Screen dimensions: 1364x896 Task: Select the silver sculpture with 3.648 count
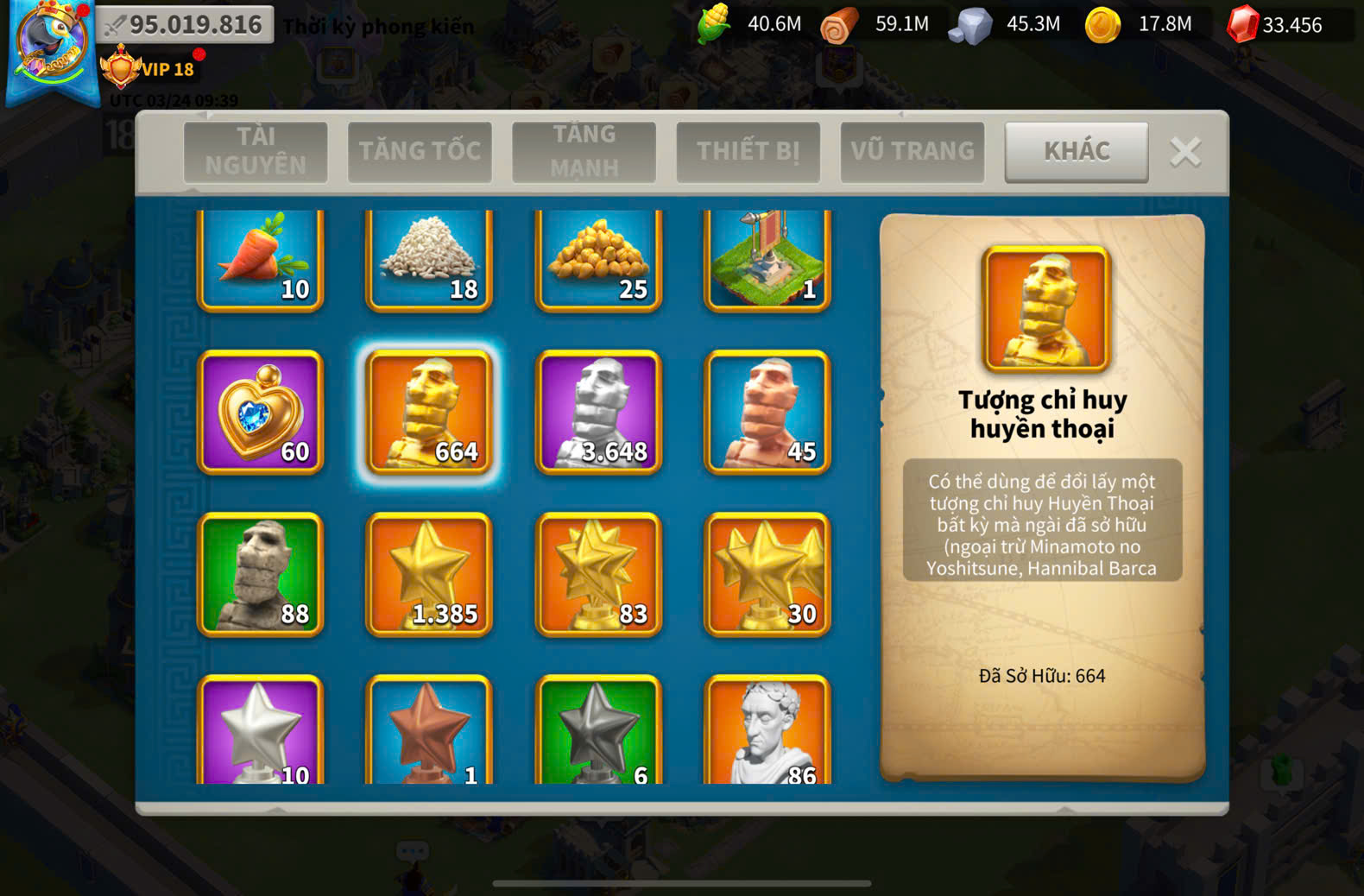(x=598, y=412)
